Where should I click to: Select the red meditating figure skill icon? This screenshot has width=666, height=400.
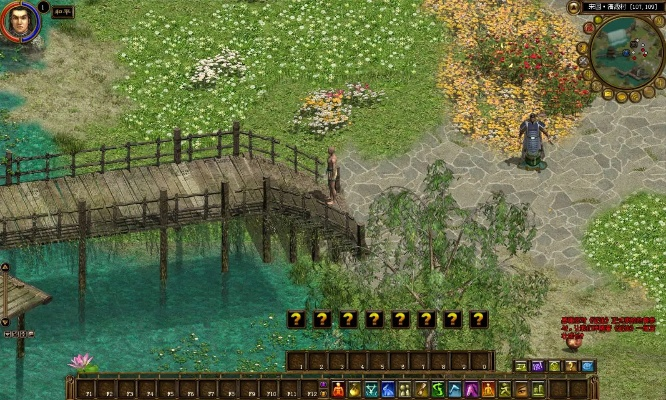[x=339, y=389]
